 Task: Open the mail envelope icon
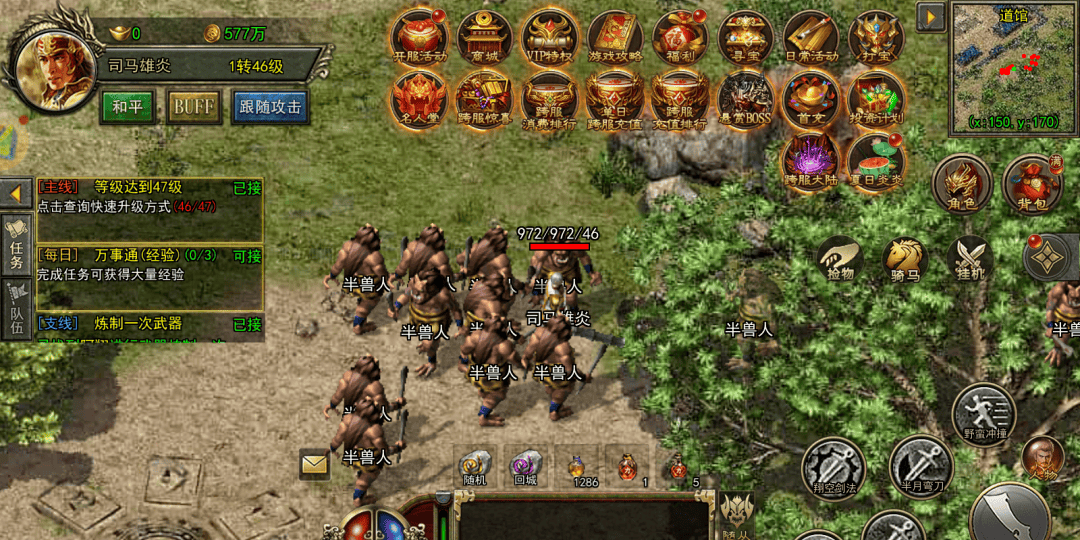pos(315,464)
